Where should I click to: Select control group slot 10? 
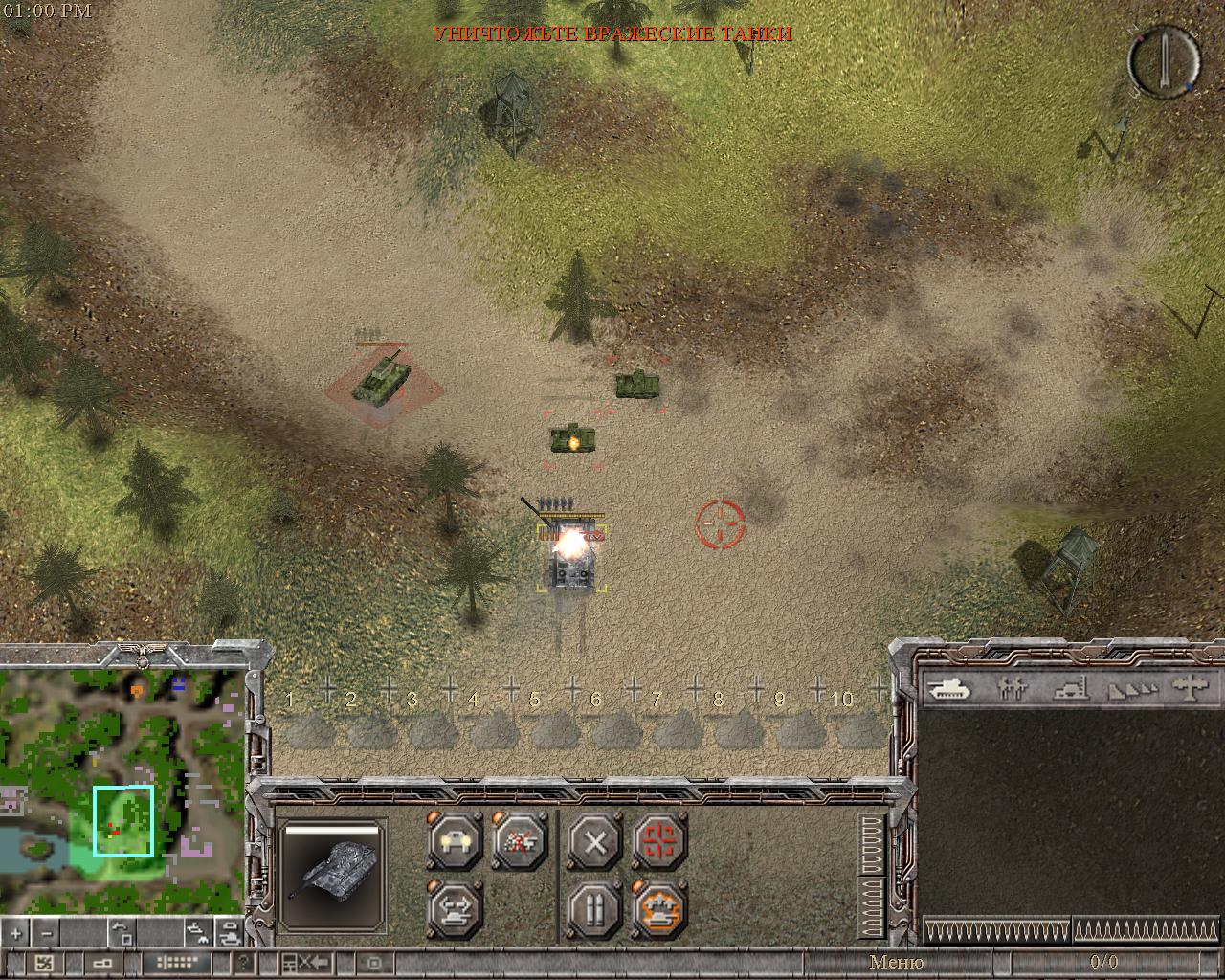(857, 724)
